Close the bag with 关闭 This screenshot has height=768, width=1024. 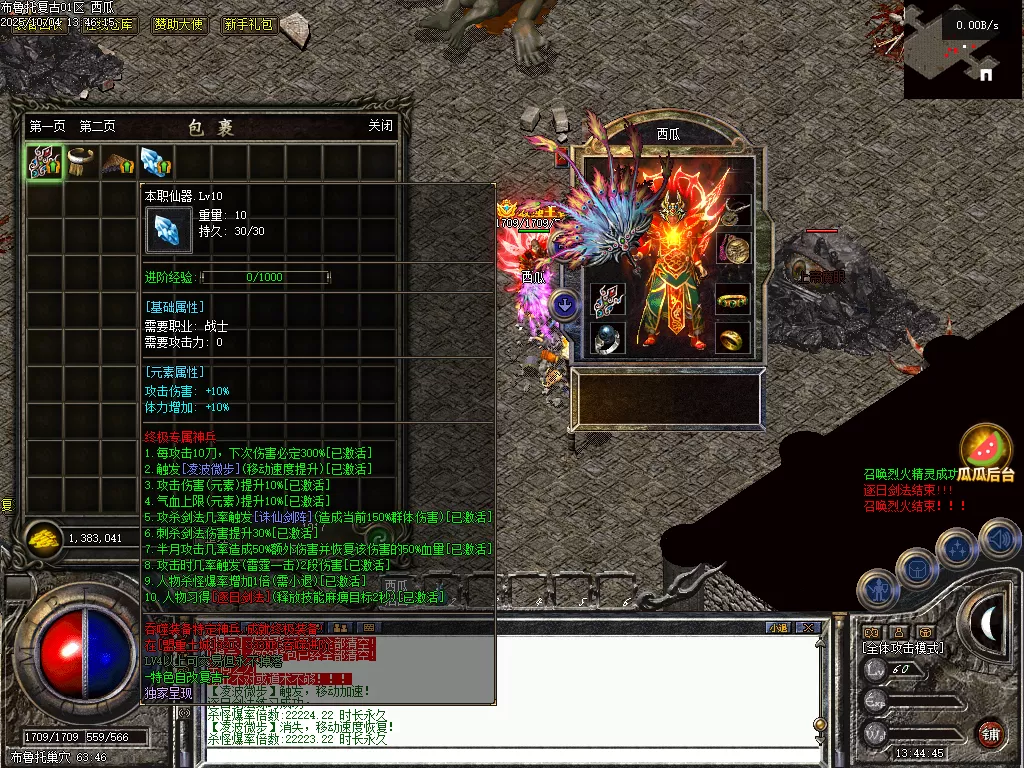(x=380, y=126)
